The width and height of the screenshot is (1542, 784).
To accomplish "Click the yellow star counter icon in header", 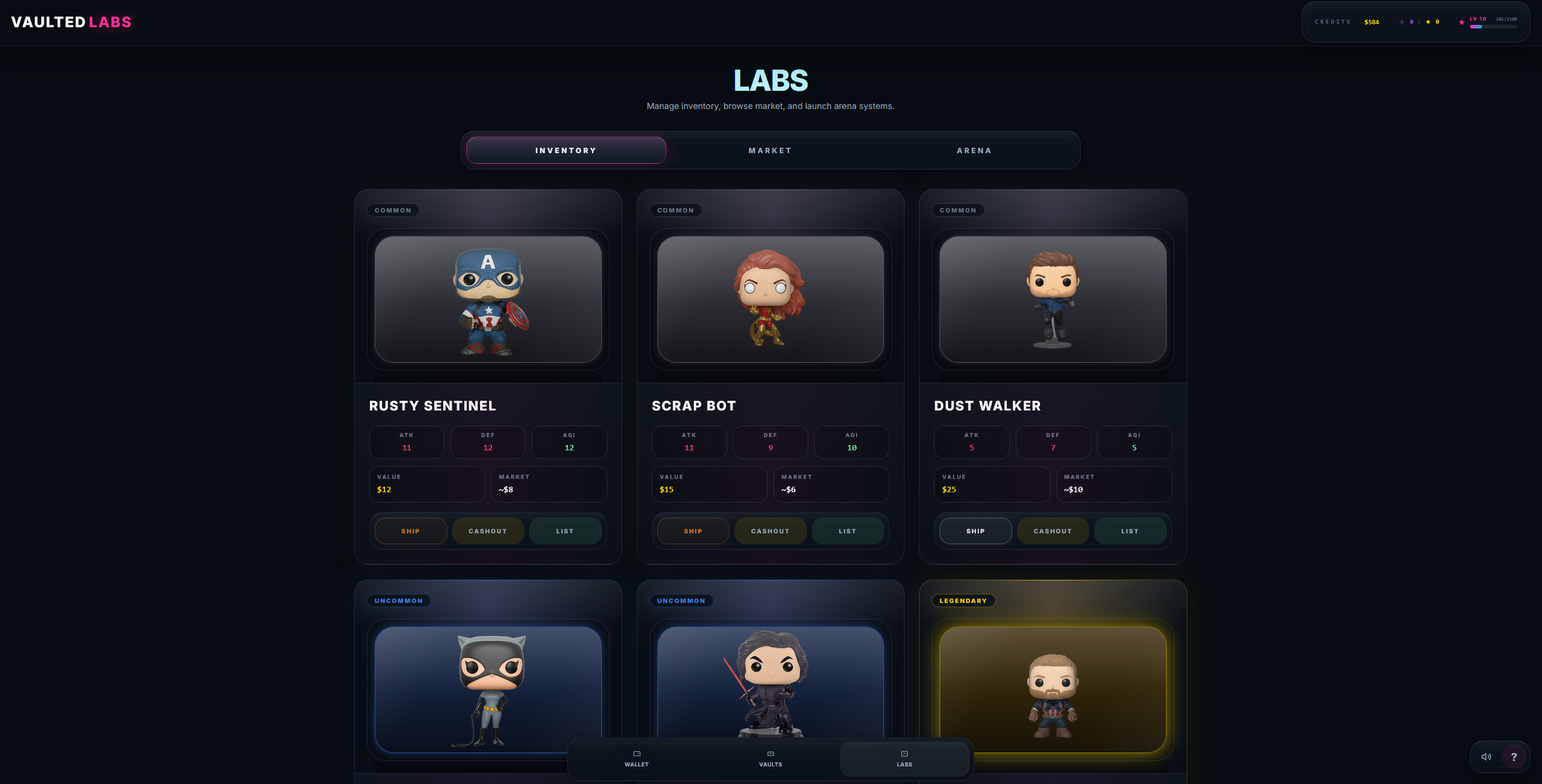I will 1428,22.
